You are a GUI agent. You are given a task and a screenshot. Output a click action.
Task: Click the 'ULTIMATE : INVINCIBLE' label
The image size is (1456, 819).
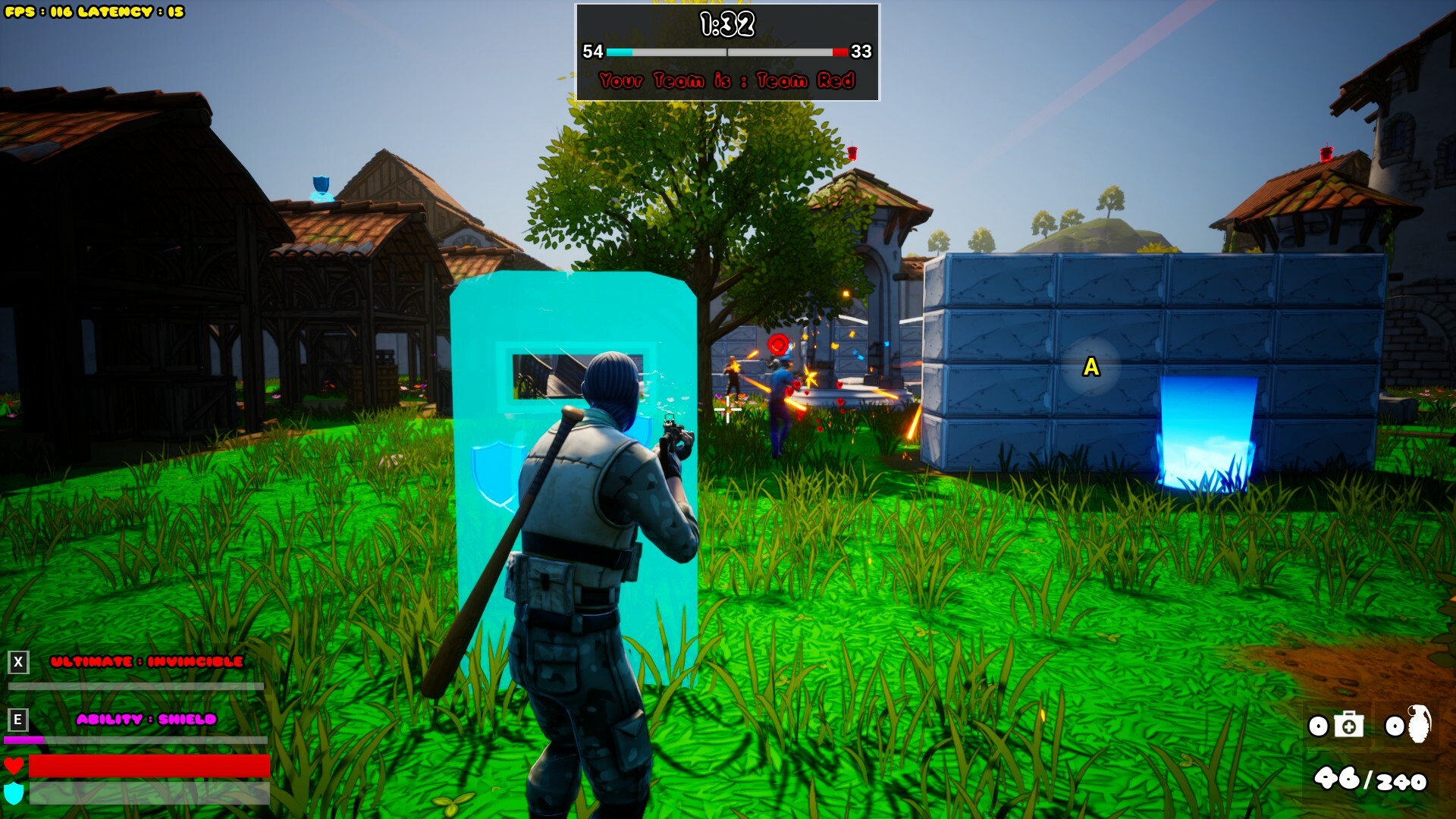(x=146, y=660)
